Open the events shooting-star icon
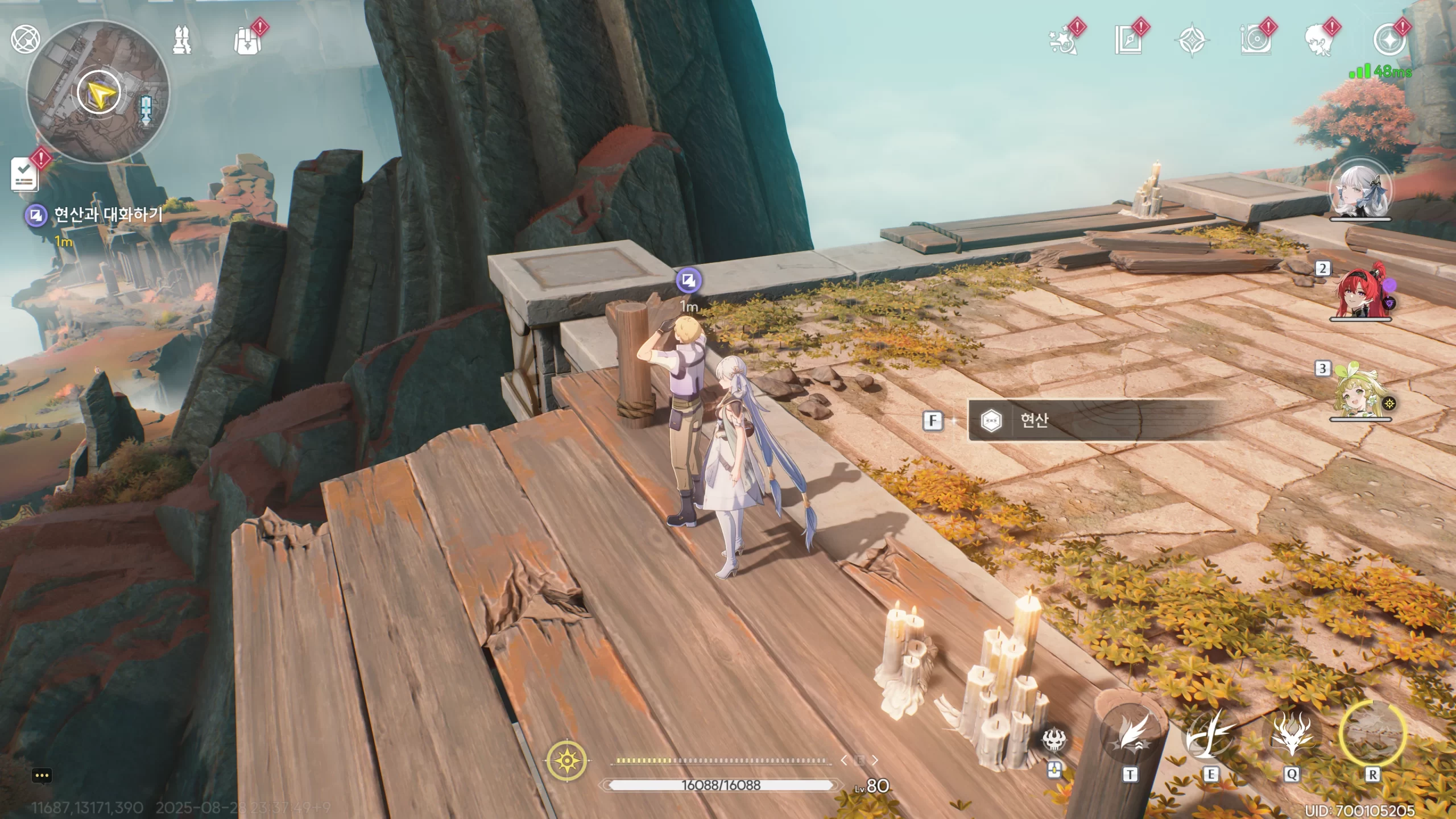 (1062, 41)
